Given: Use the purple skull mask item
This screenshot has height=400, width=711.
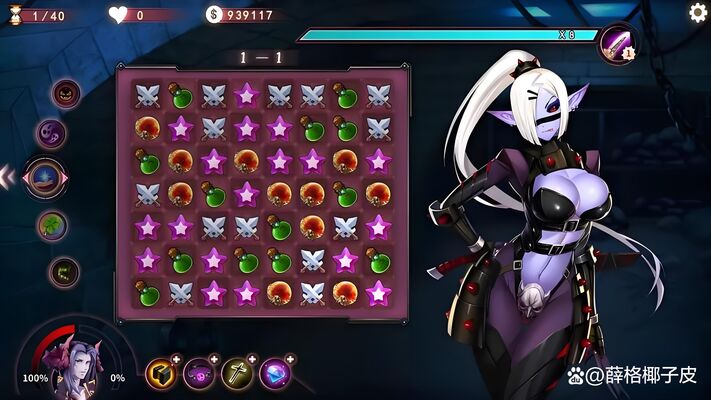Looking at the screenshot, I should (x=199, y=373).
